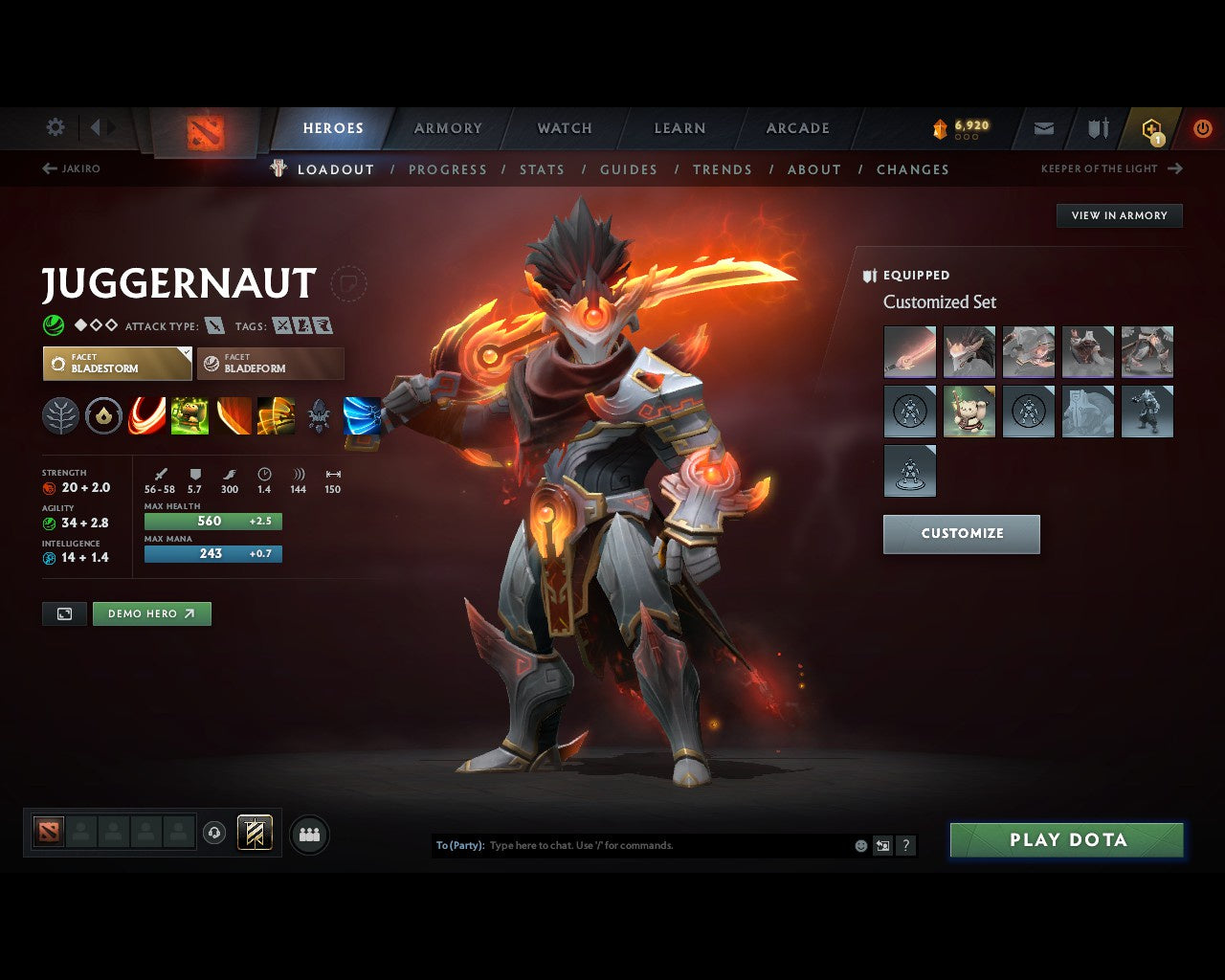Screen dimensions: 1225x980
Task: Click the Max Health bar
Action: 212,521
